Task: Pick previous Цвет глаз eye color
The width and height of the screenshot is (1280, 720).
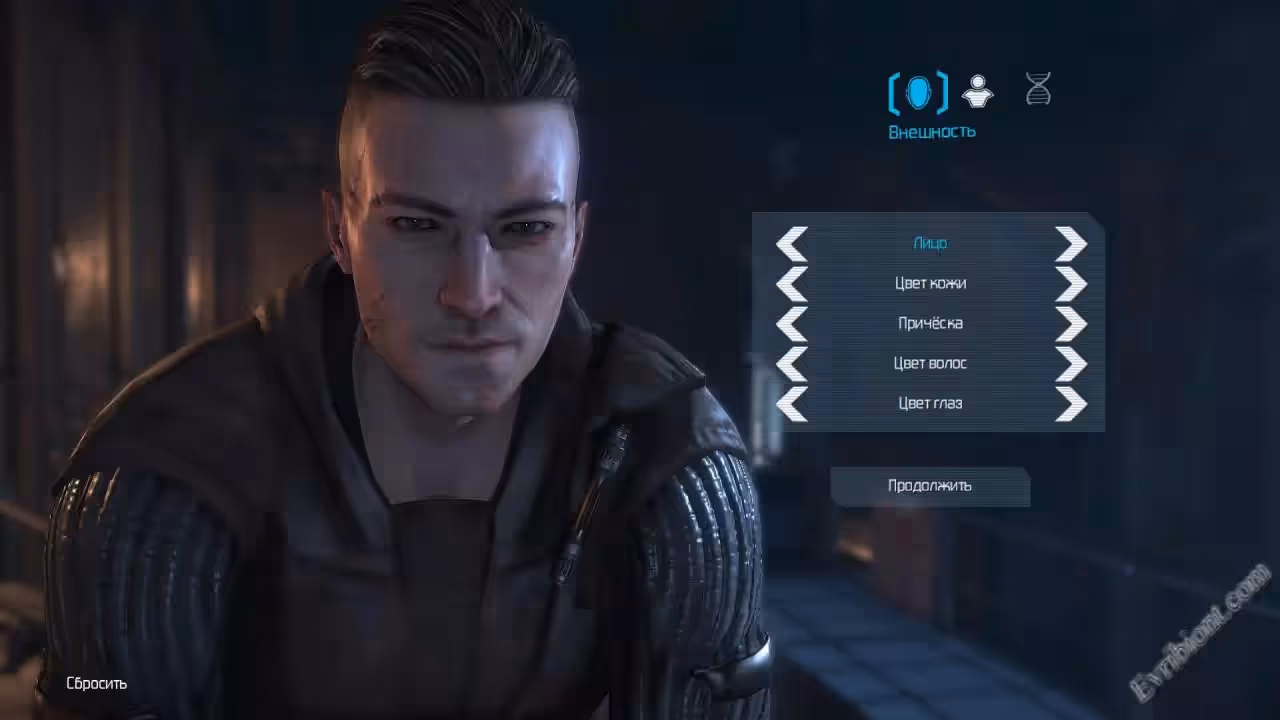Action: (792, 403)
